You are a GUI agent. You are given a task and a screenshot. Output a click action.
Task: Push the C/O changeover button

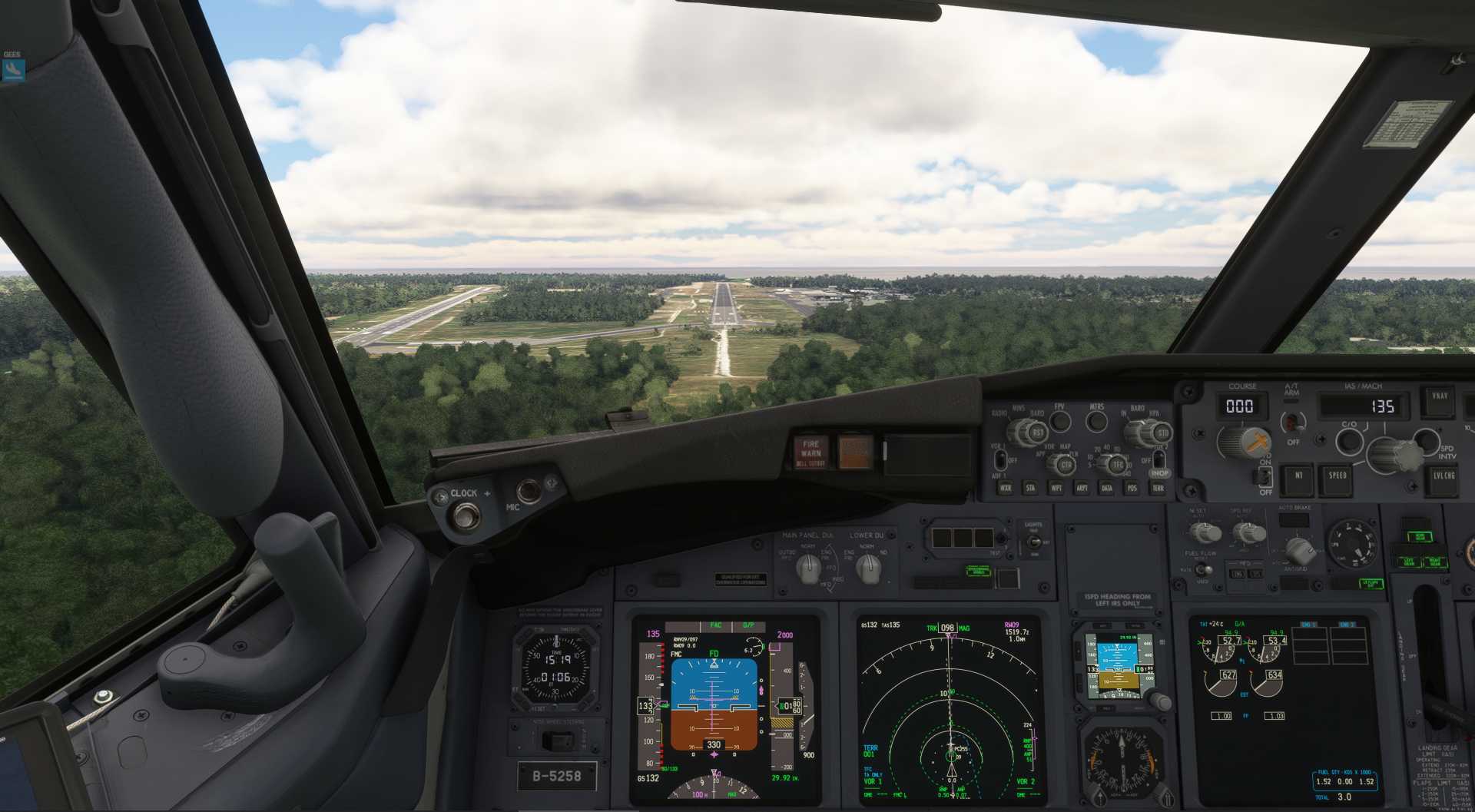tap(1349, 441)
